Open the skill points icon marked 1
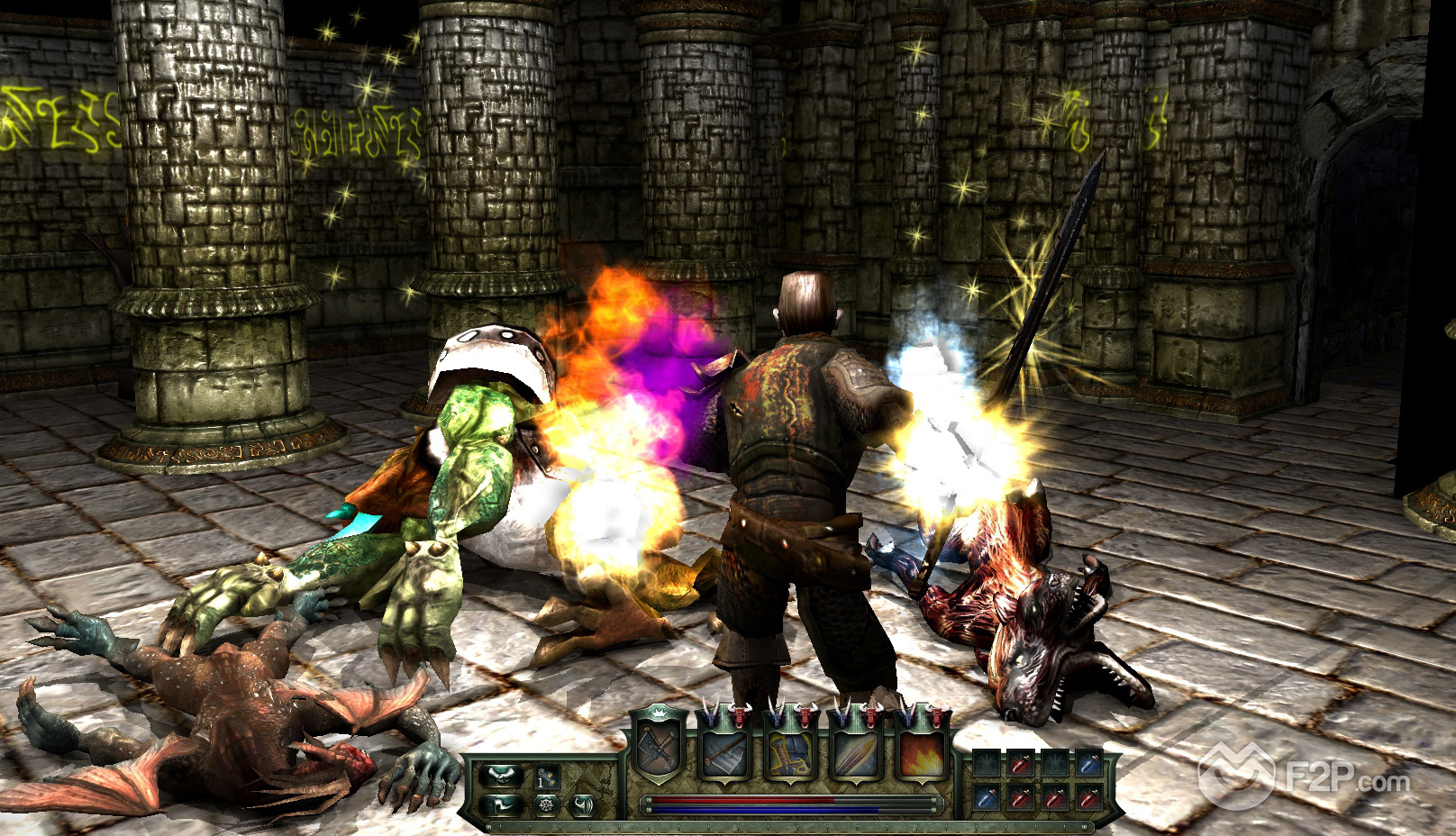The height and width of the screenshot is (836, 1456). click(x=545, y=777)
